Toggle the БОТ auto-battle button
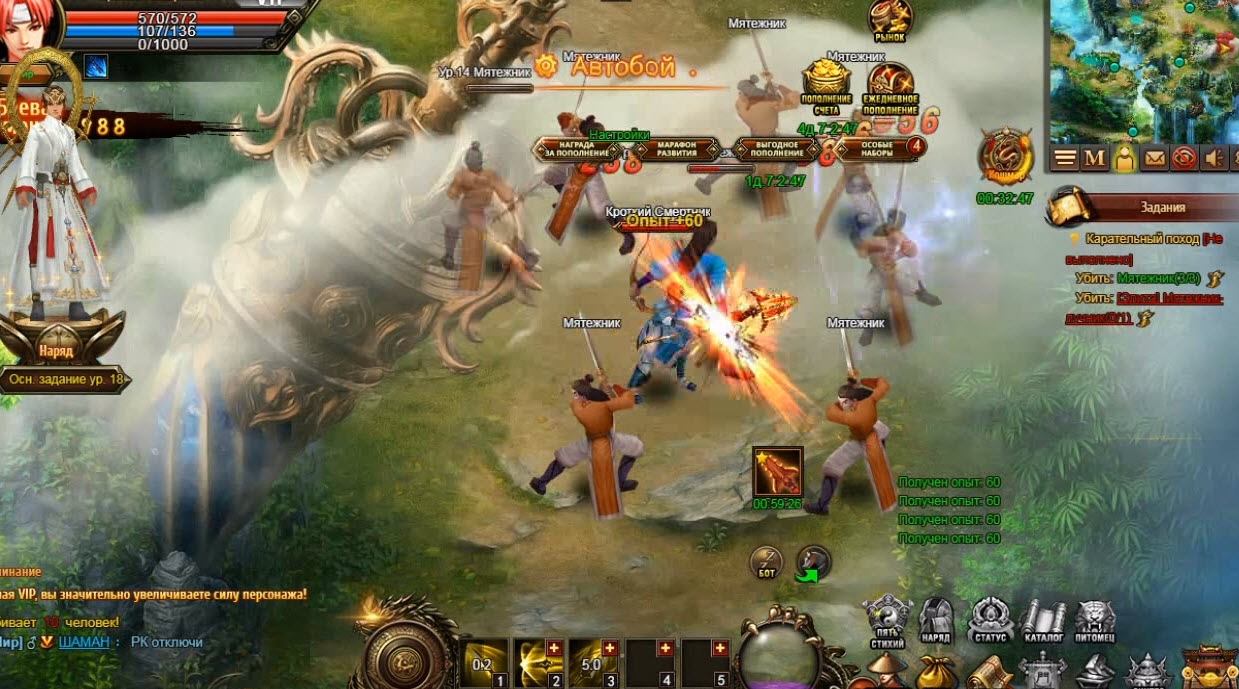Viewport: 1239px width, 689px height. pyautogui.click(x=766, y=561)
